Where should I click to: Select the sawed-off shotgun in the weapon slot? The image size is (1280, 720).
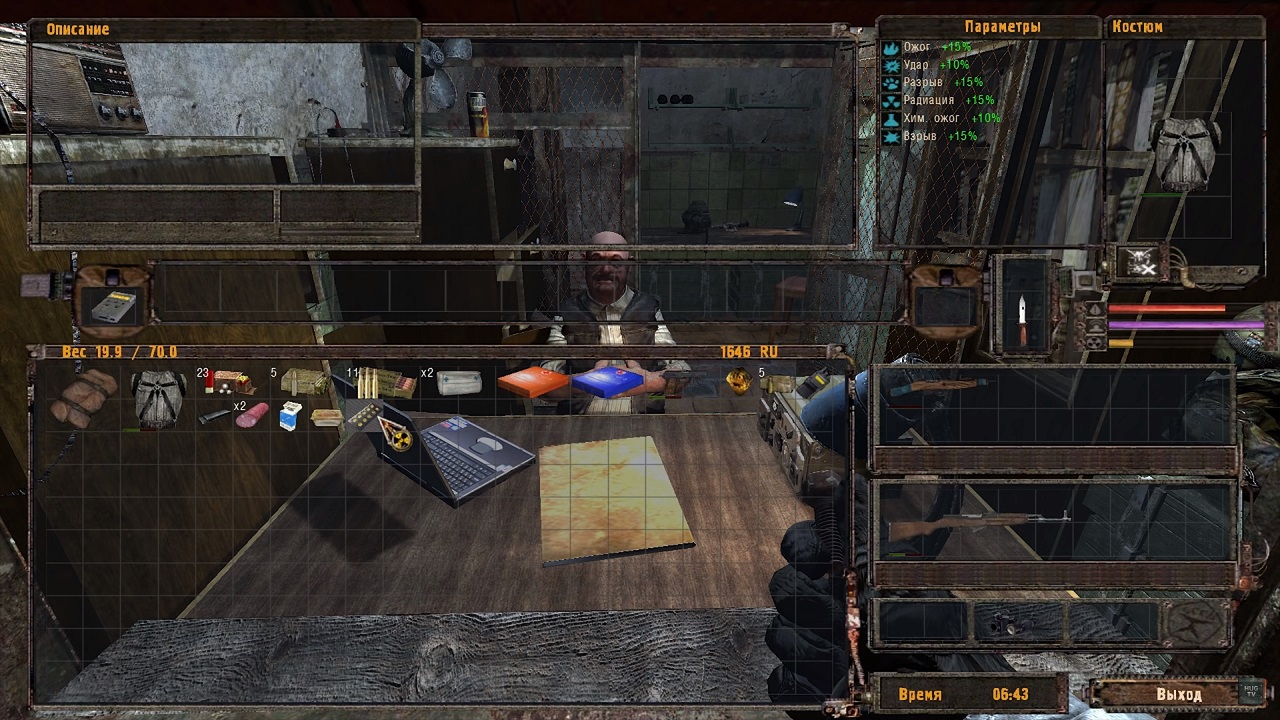tap(940, 385)
